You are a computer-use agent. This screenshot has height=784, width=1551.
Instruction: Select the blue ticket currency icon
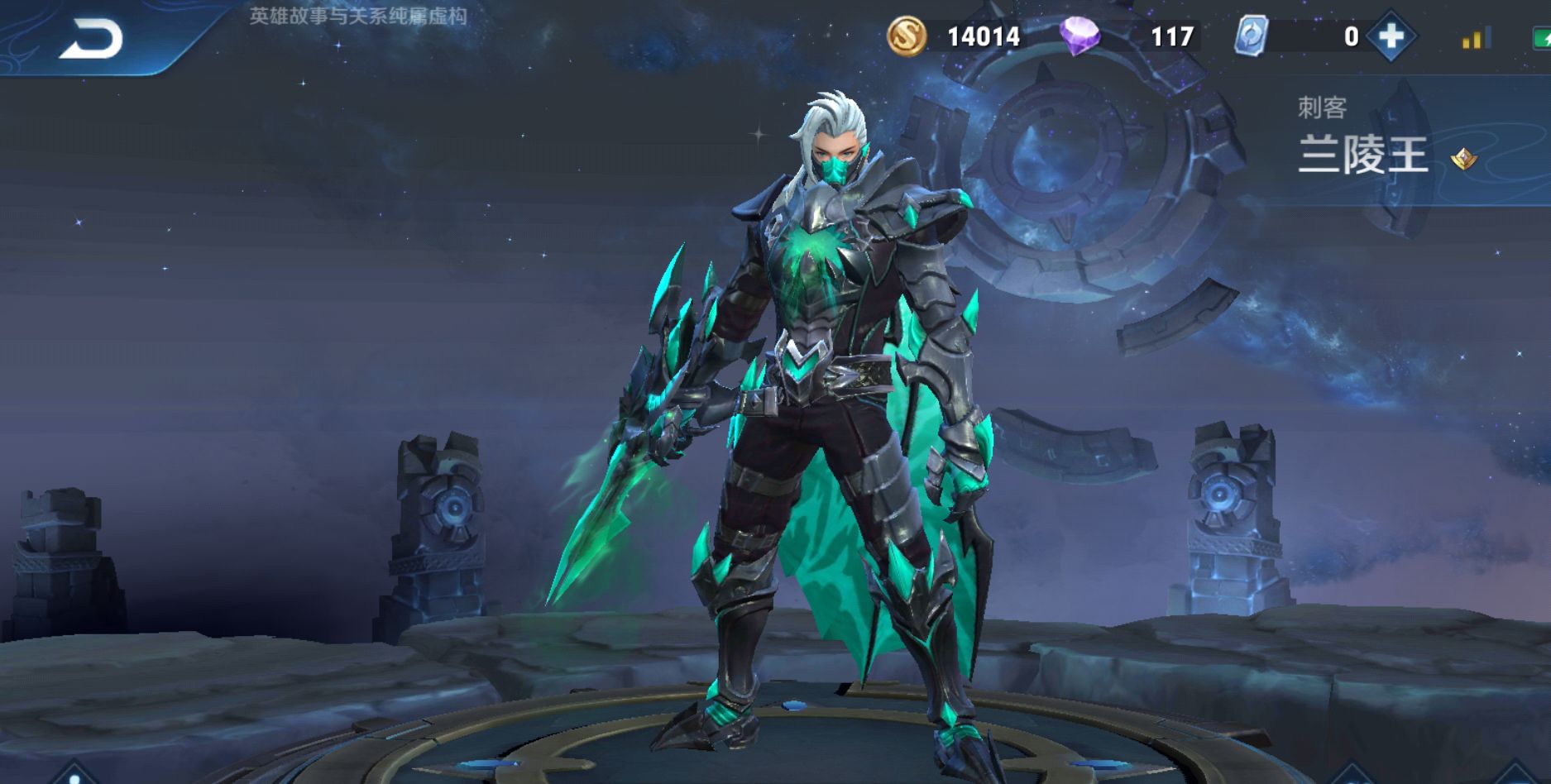click(x=1251, y=36)
